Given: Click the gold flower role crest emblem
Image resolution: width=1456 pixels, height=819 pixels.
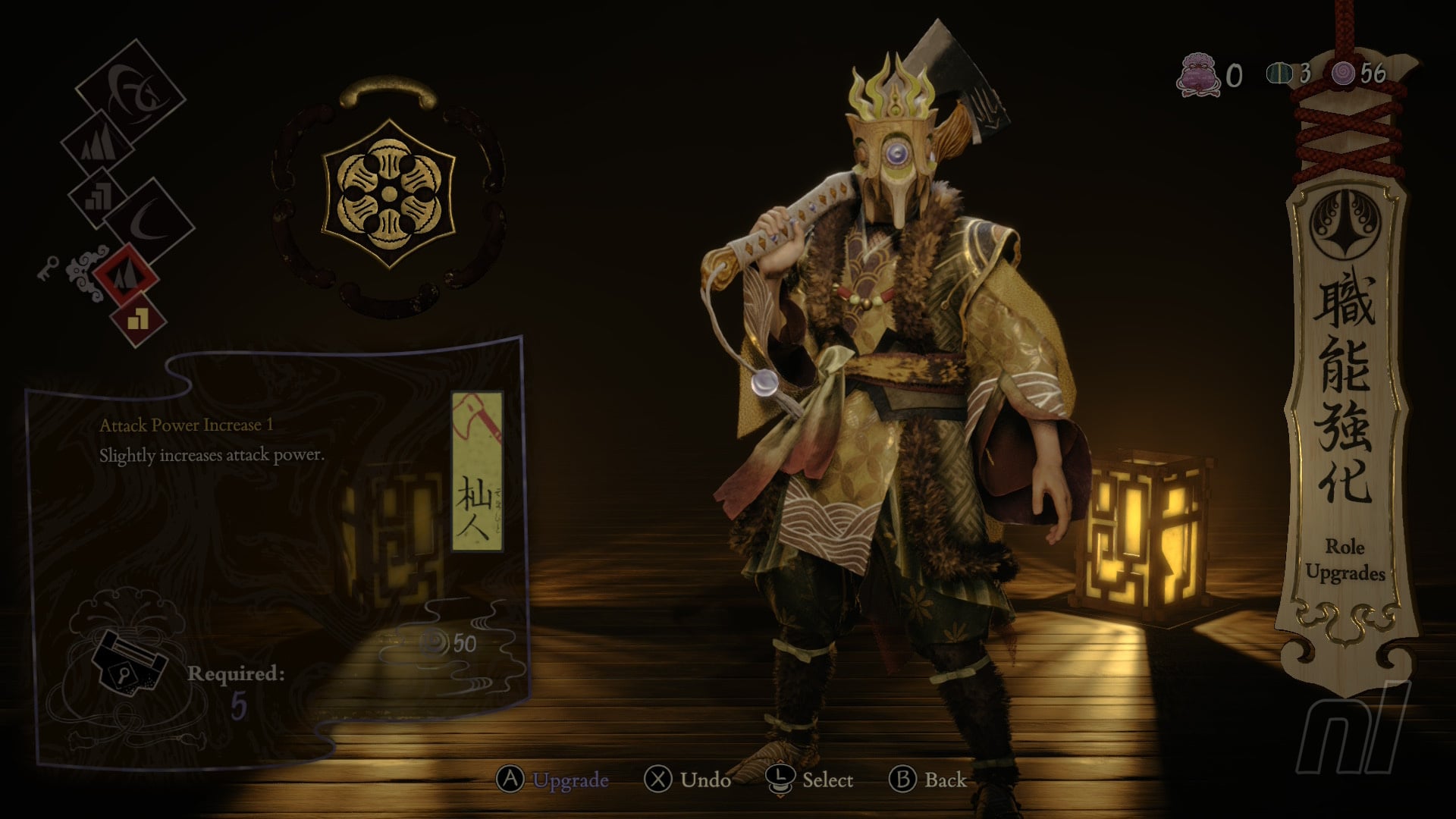Looking at the screenshot, I should click(x=389, y=195).
